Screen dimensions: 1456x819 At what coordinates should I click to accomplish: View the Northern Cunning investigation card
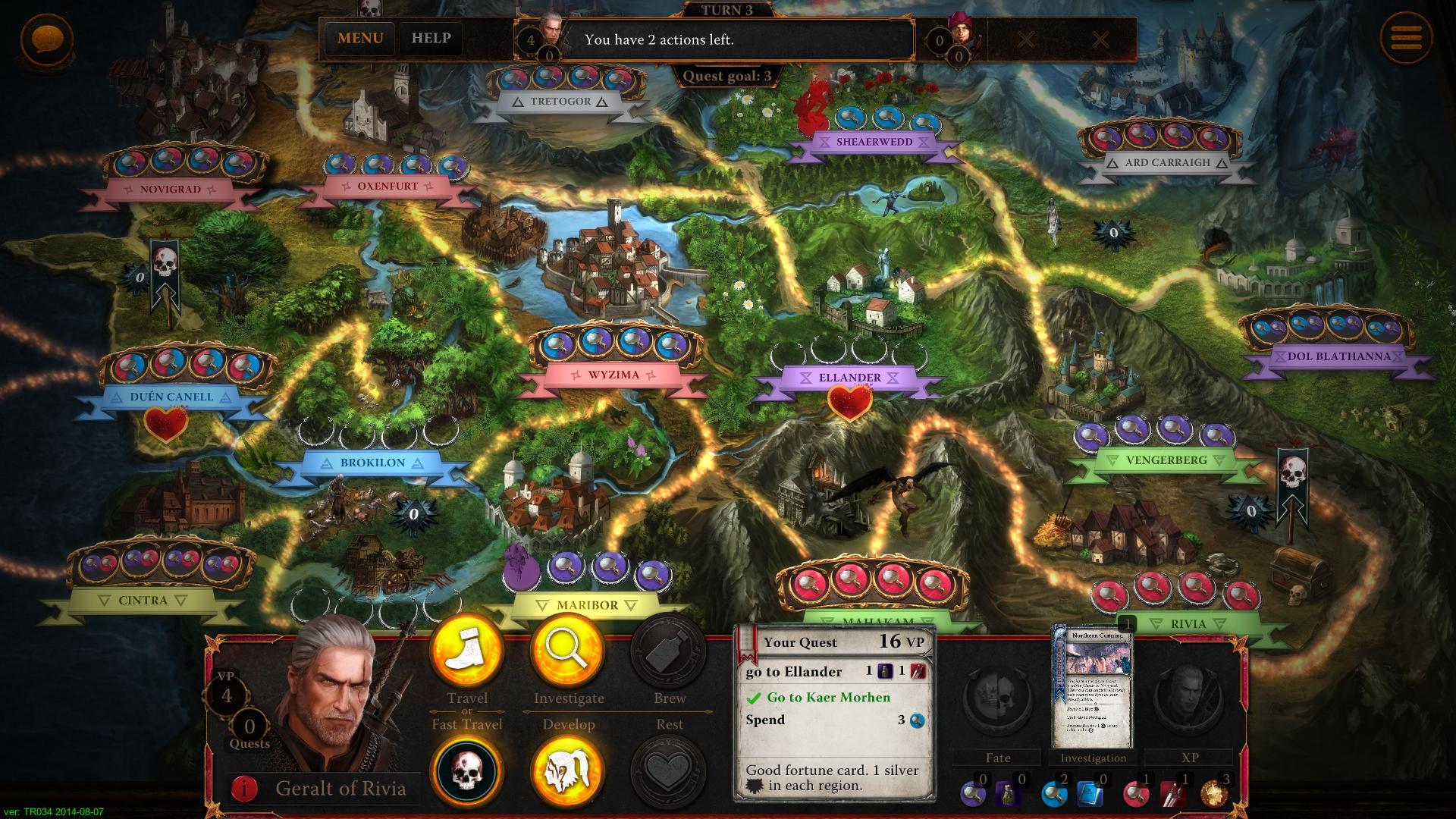(x=1093, y=688)
